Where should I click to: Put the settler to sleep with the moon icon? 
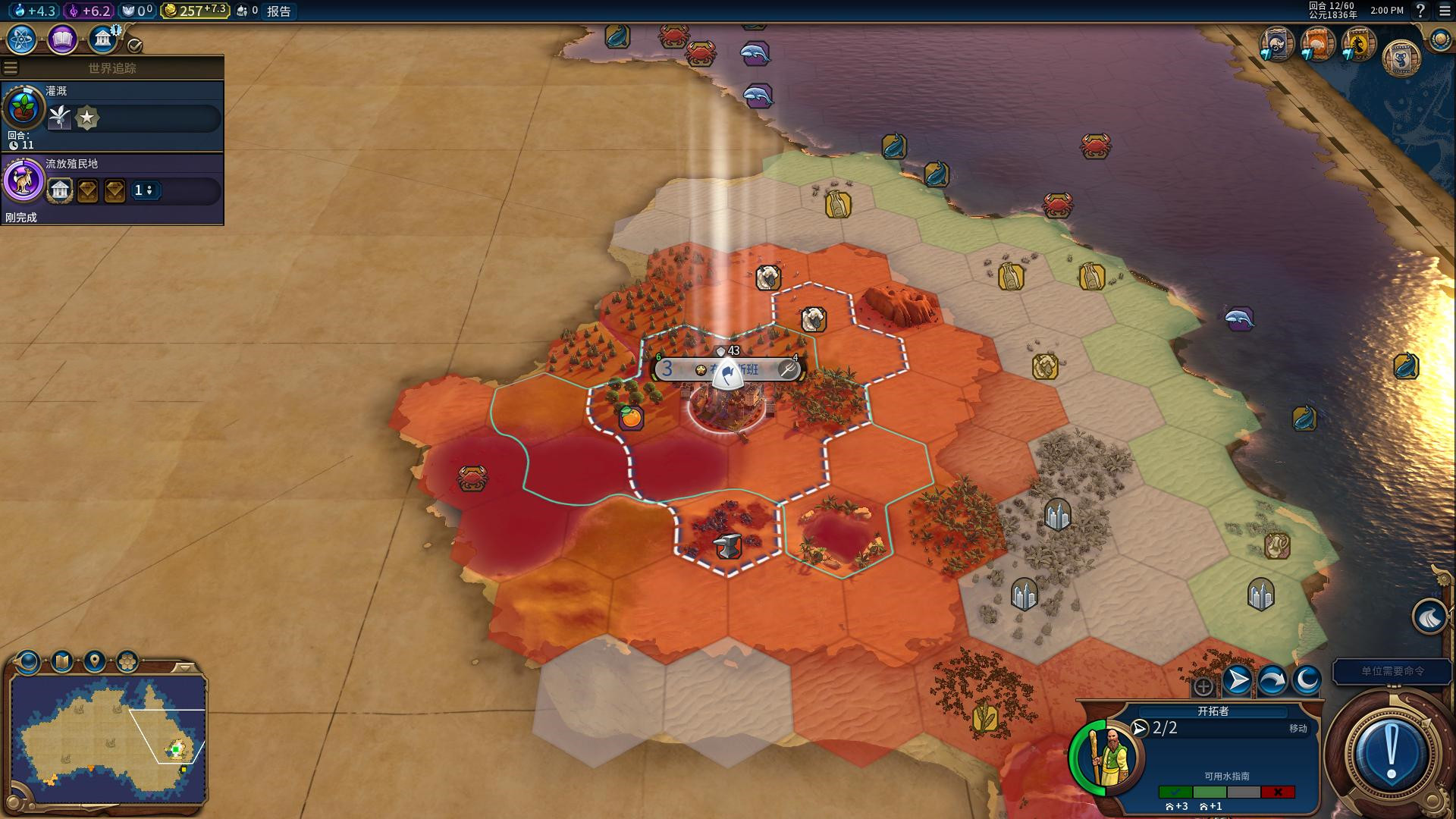pyautogui.click(x=1307, y=680)
